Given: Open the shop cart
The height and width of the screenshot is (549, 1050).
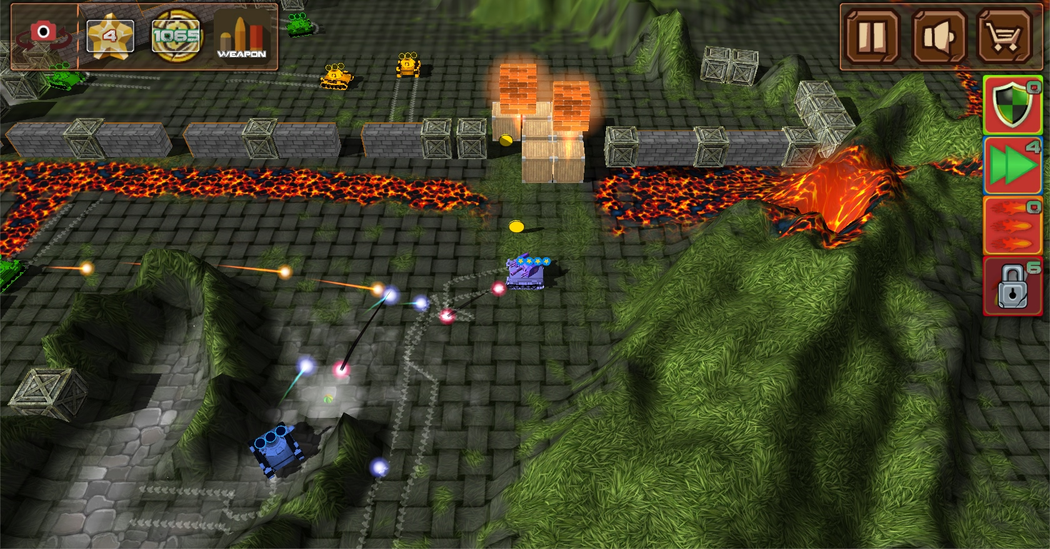Looking at the screenshot, I should pyautogui.click(x=1004, y=37).
